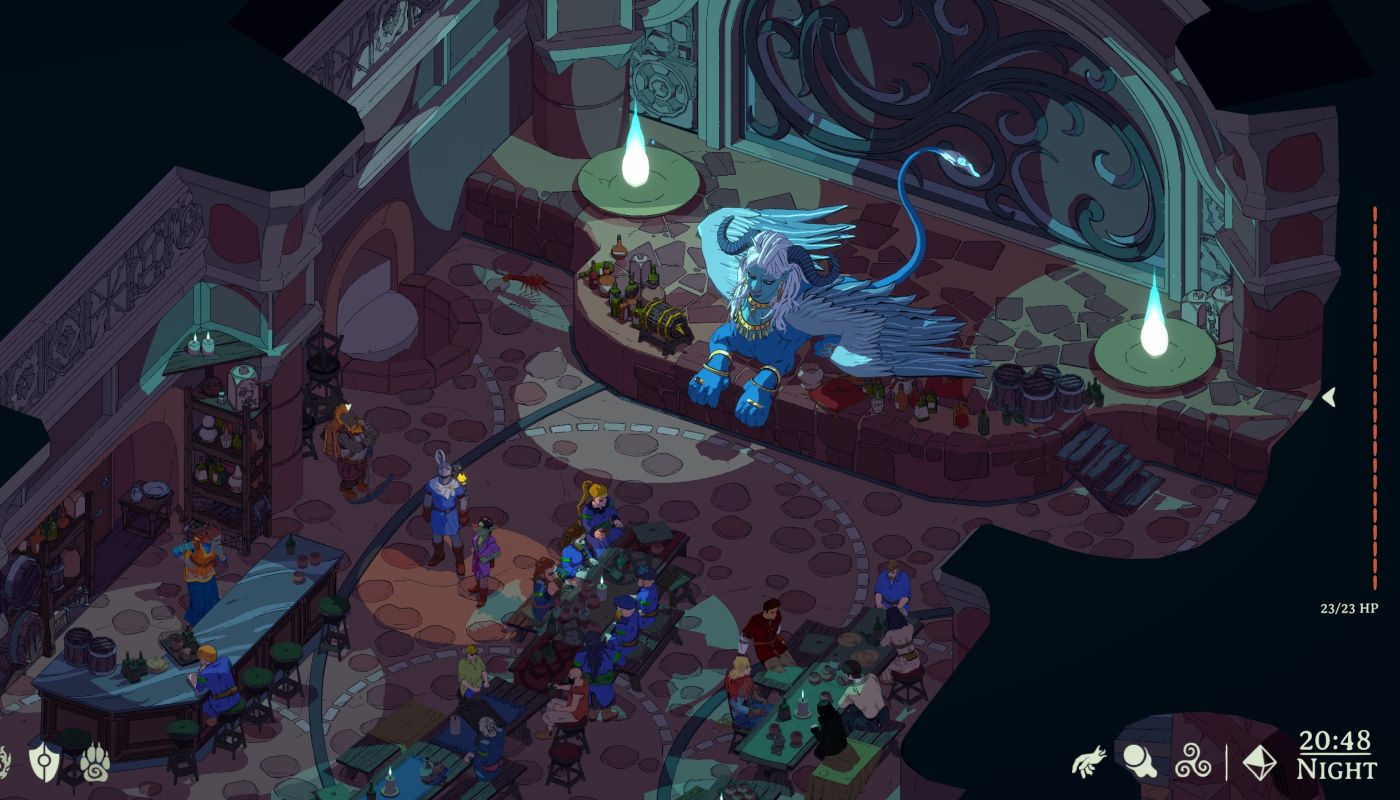
Task: Select the spiral paw print icon
Action: (x=95, y=762)
